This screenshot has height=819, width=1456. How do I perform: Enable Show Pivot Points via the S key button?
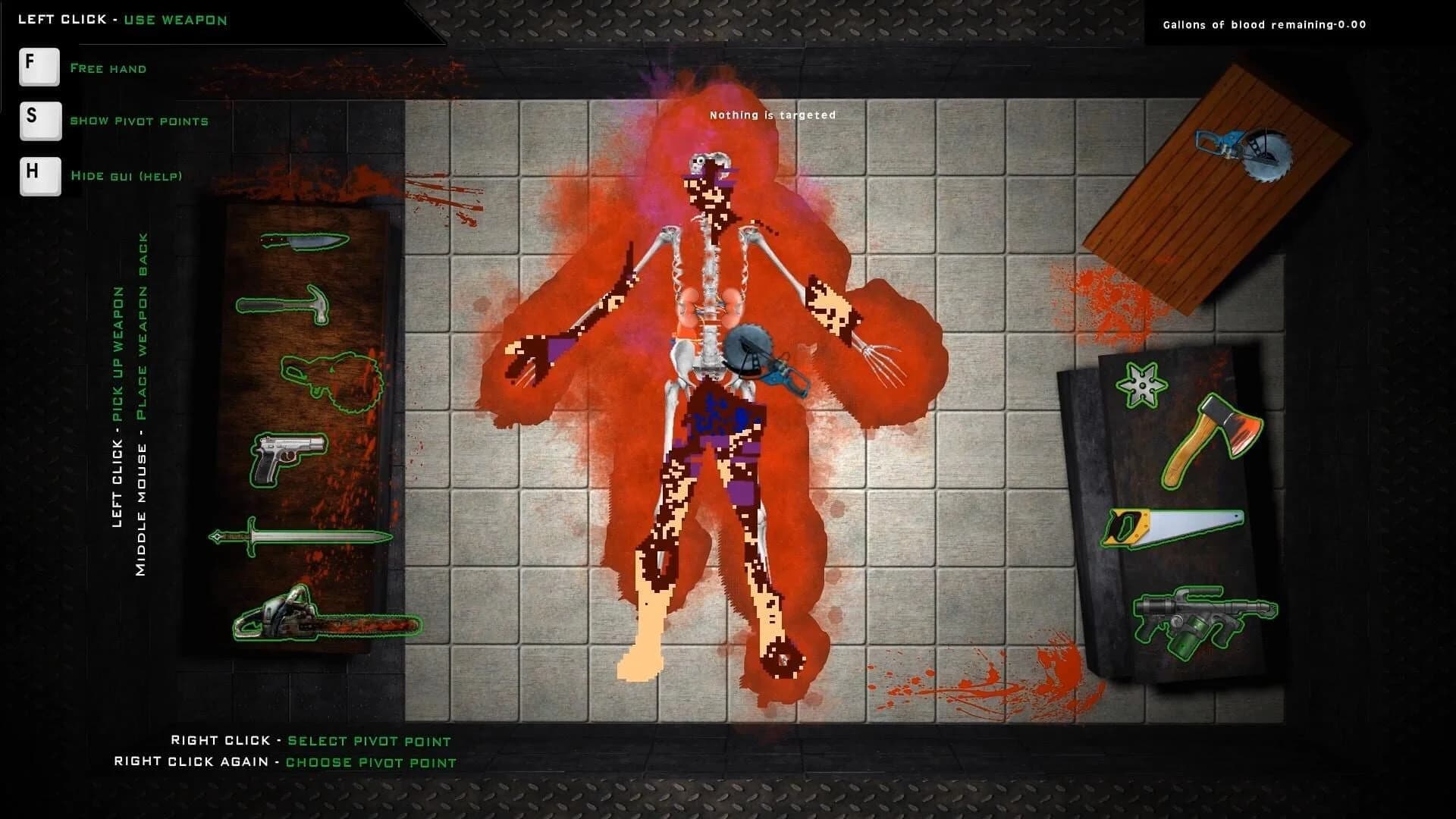click(39, 121)
